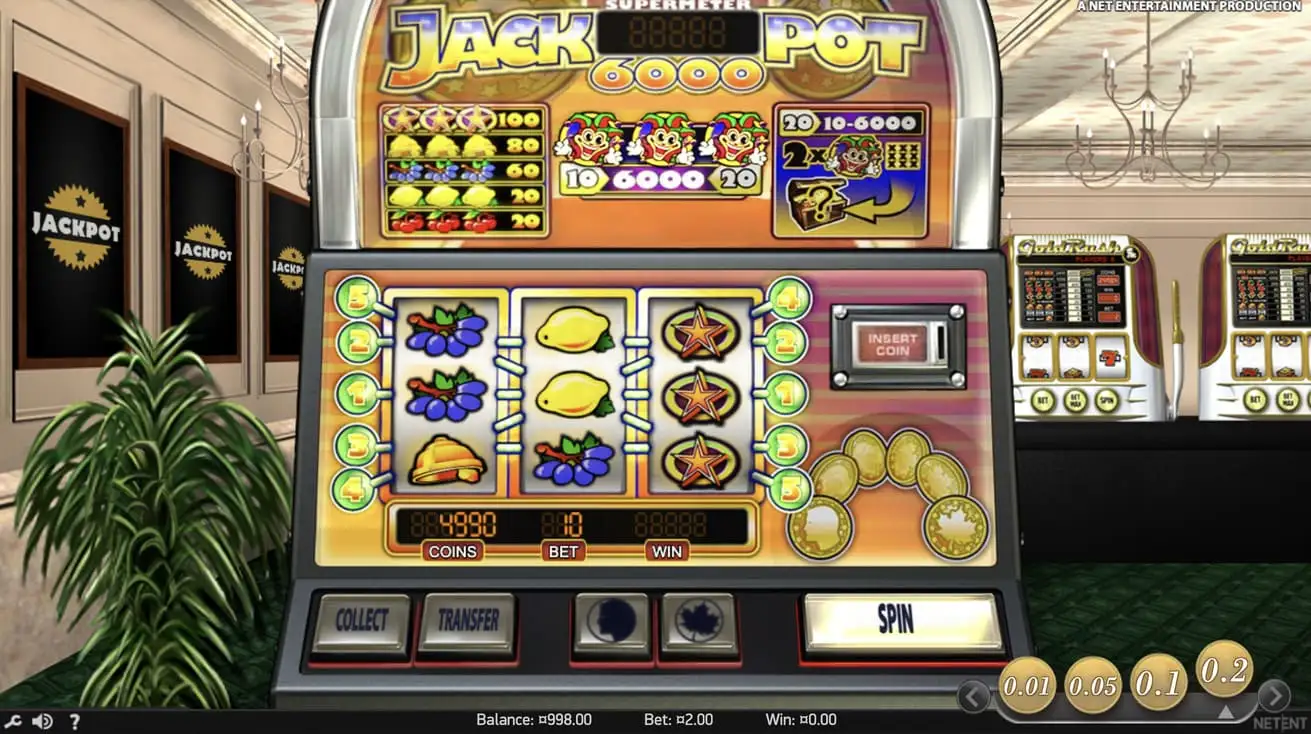Open settings with the wrench icon
This screenshot has height=734, width=1311.
(13, 719)
